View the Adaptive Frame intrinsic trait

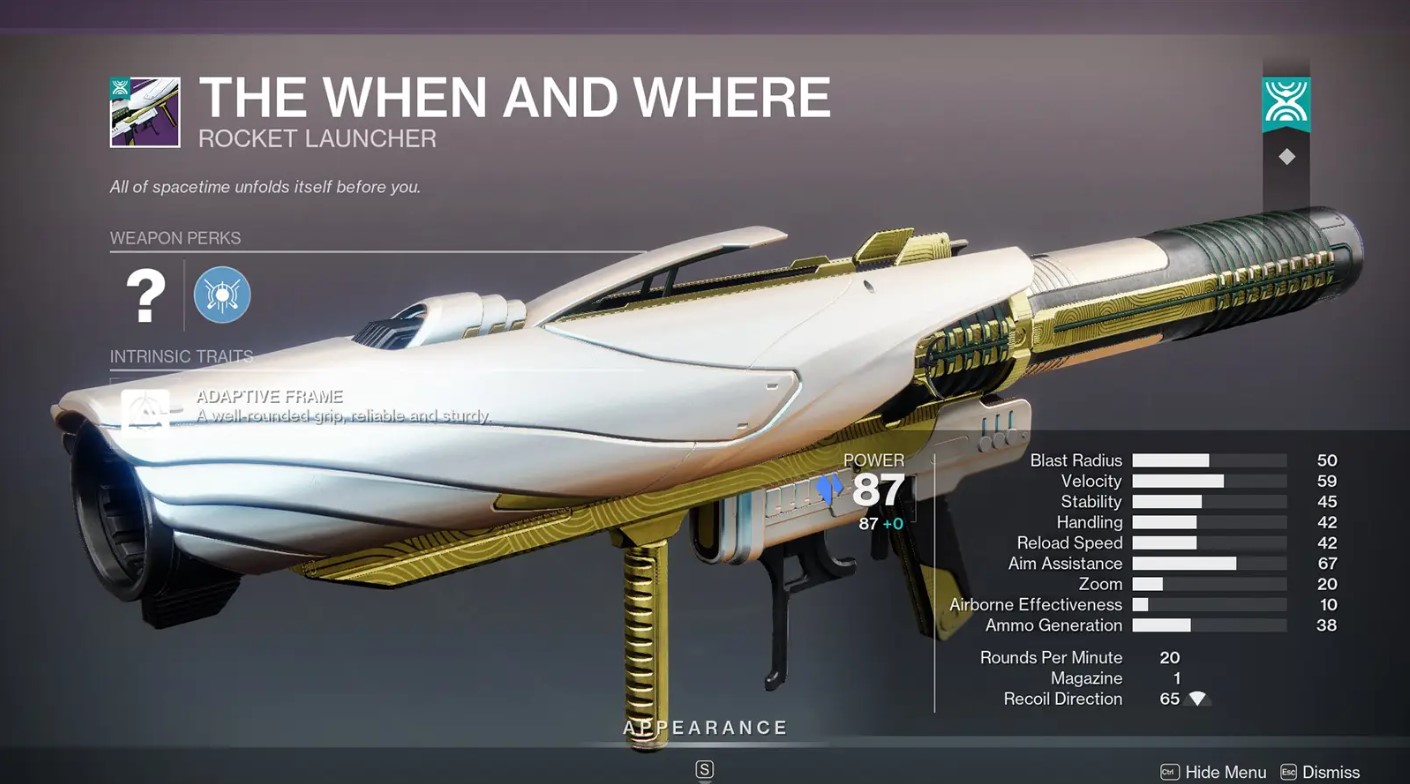pos(146,410)
